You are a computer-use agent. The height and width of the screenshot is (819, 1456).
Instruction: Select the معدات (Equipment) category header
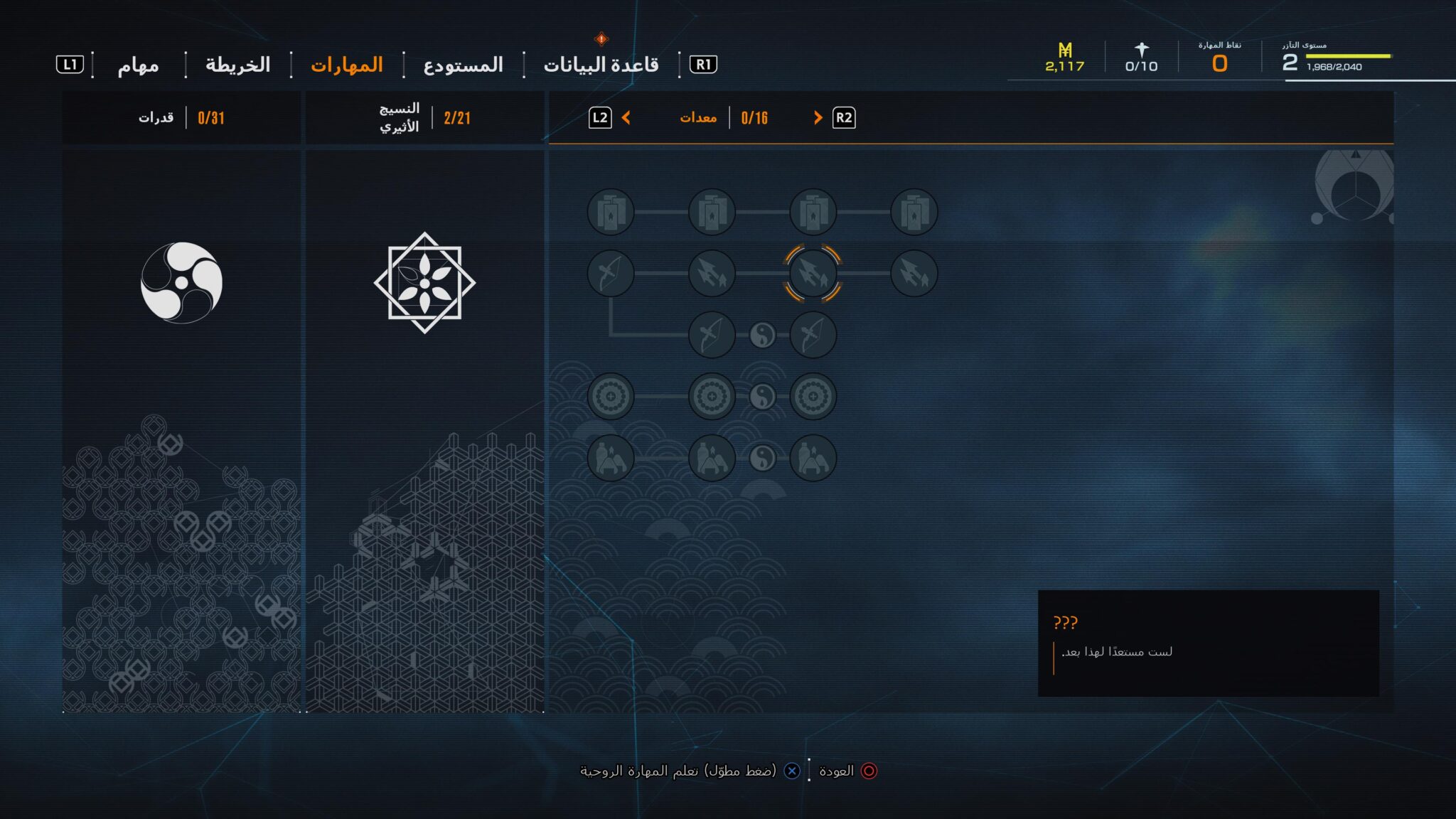click(x=698, y=118)
